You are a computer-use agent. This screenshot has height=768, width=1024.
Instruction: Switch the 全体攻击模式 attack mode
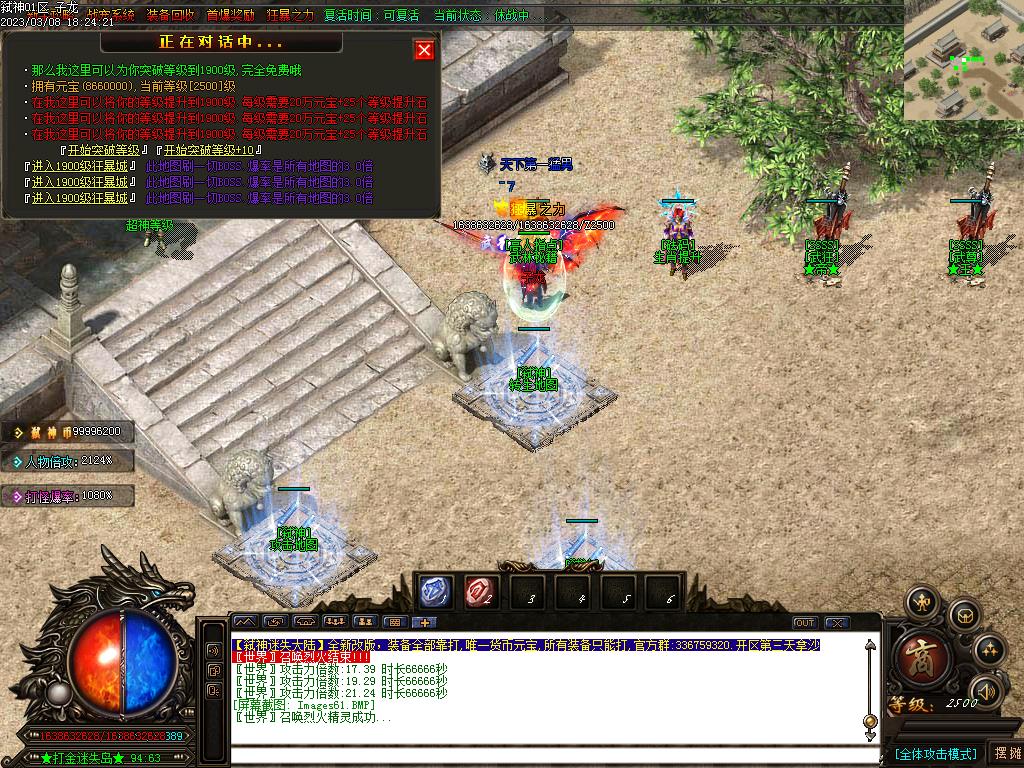click(x=935, y=754)
